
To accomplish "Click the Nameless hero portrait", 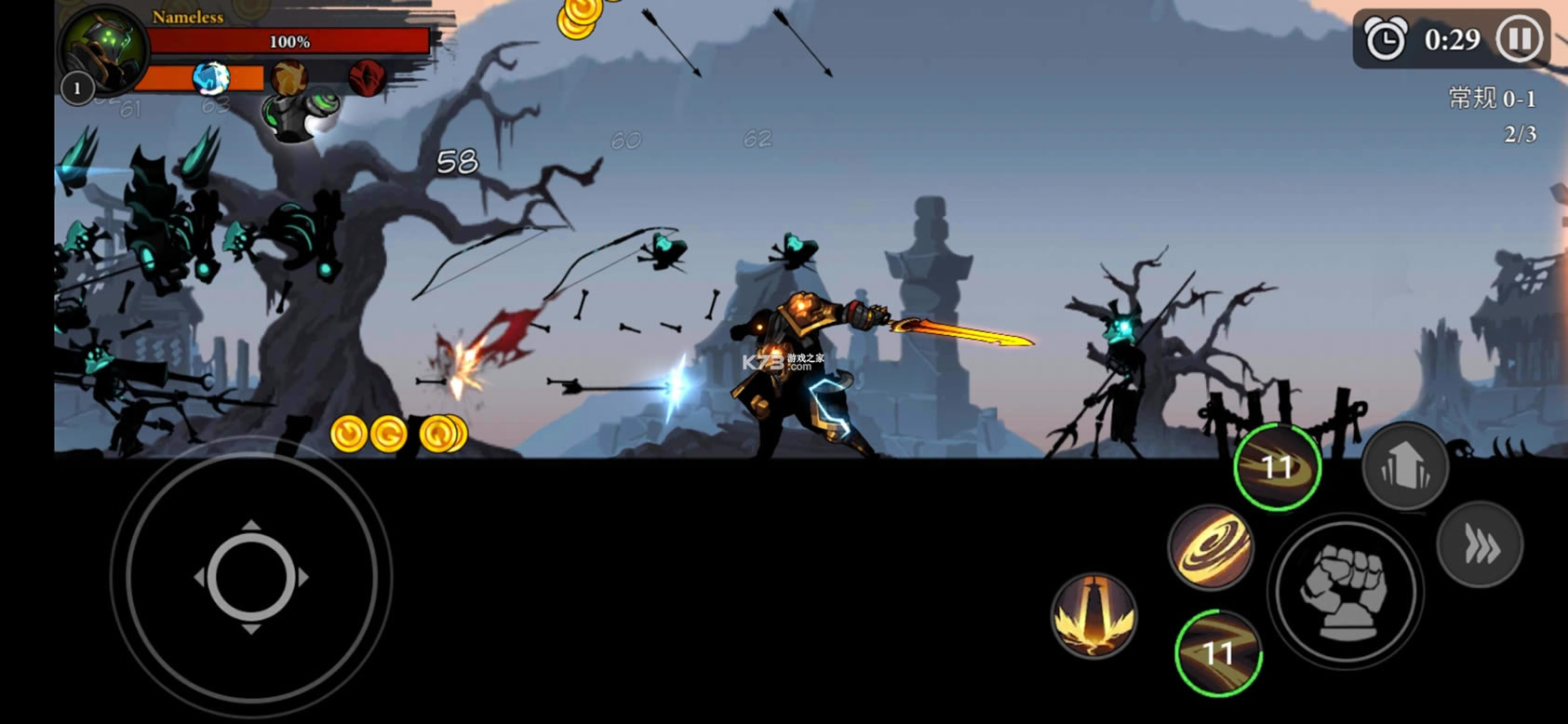I will pos(102,47).
